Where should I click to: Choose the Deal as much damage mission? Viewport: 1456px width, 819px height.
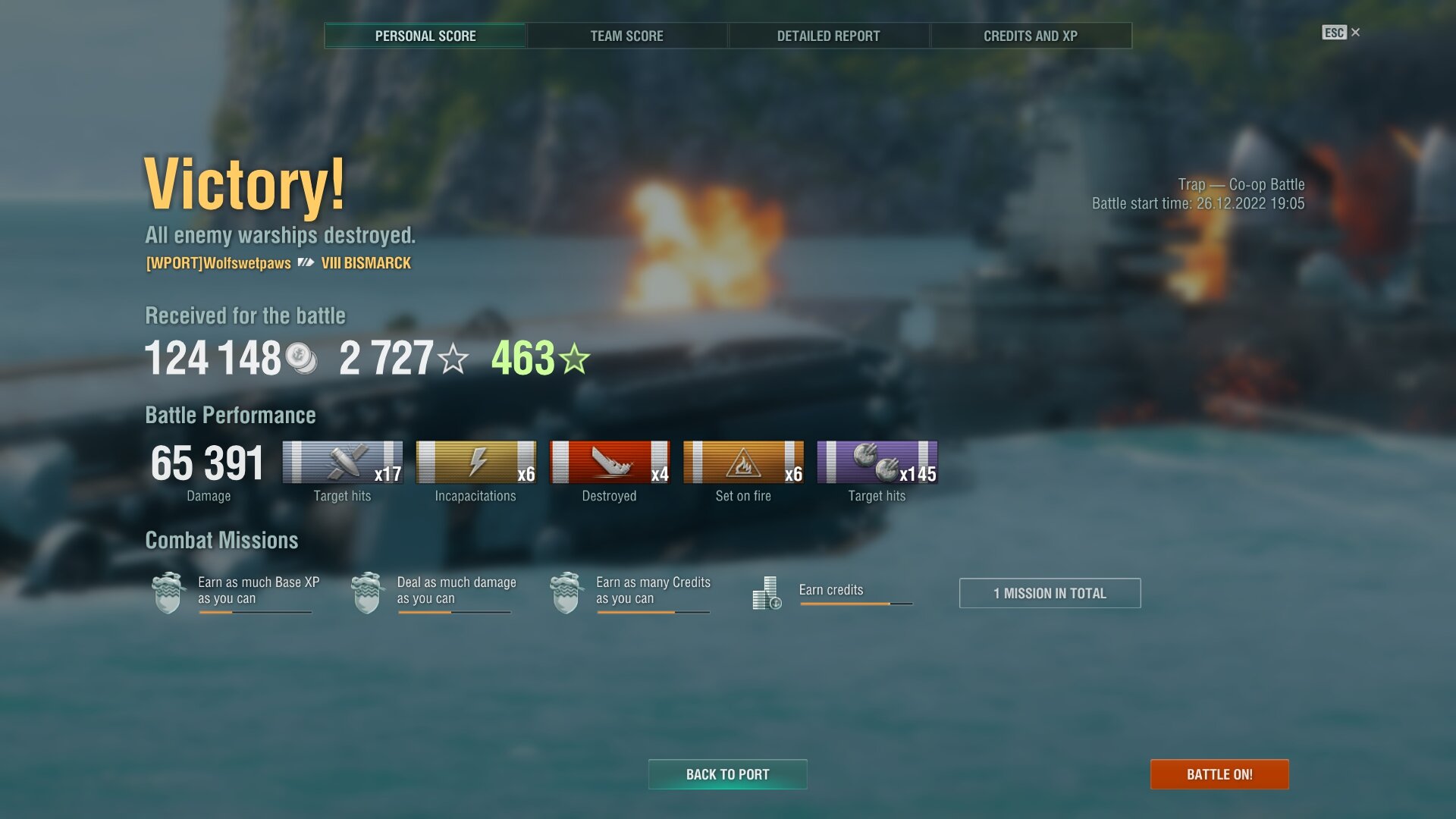435,591
